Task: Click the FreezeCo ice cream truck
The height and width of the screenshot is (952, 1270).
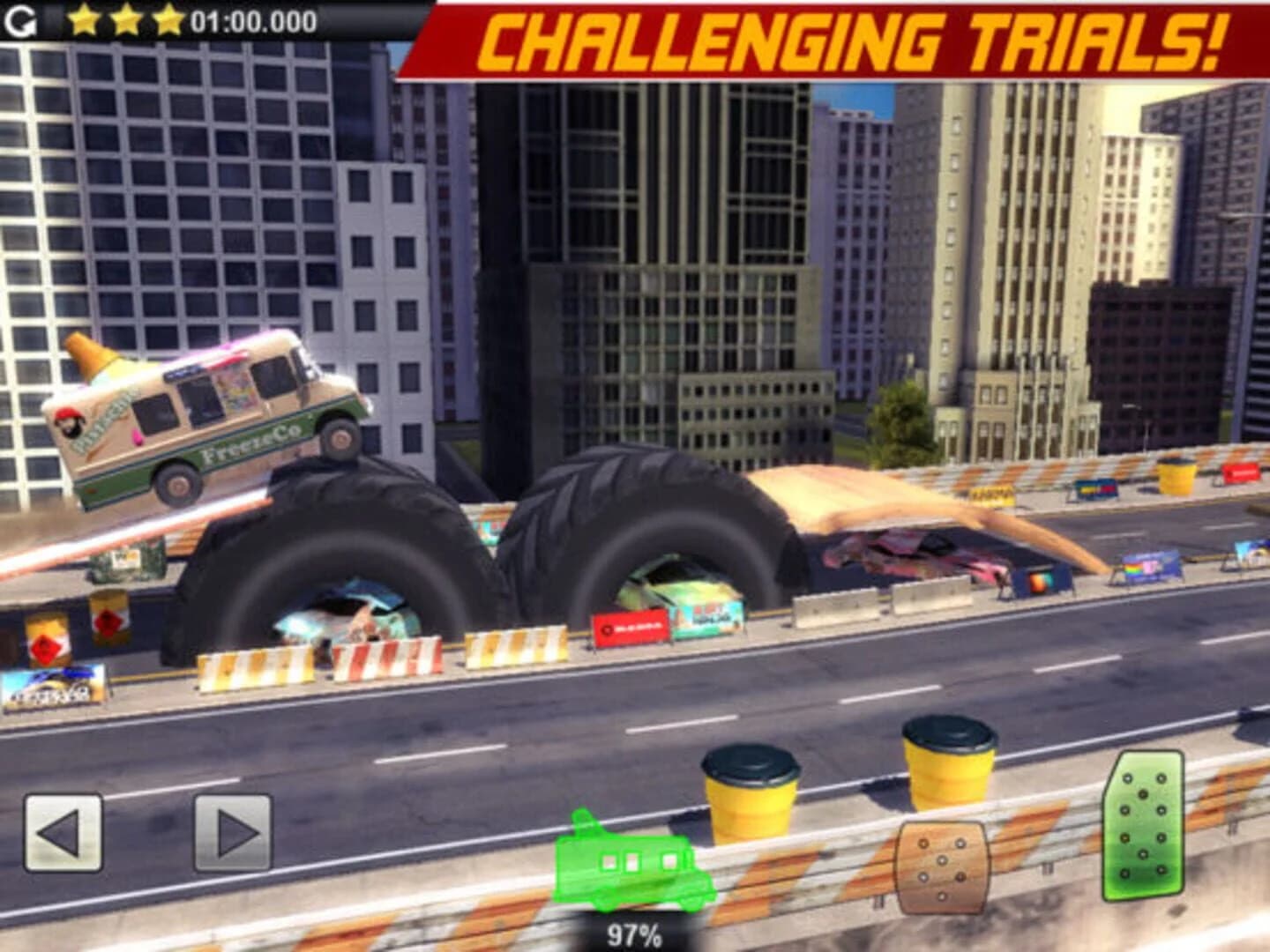Action: click(203, 423)
